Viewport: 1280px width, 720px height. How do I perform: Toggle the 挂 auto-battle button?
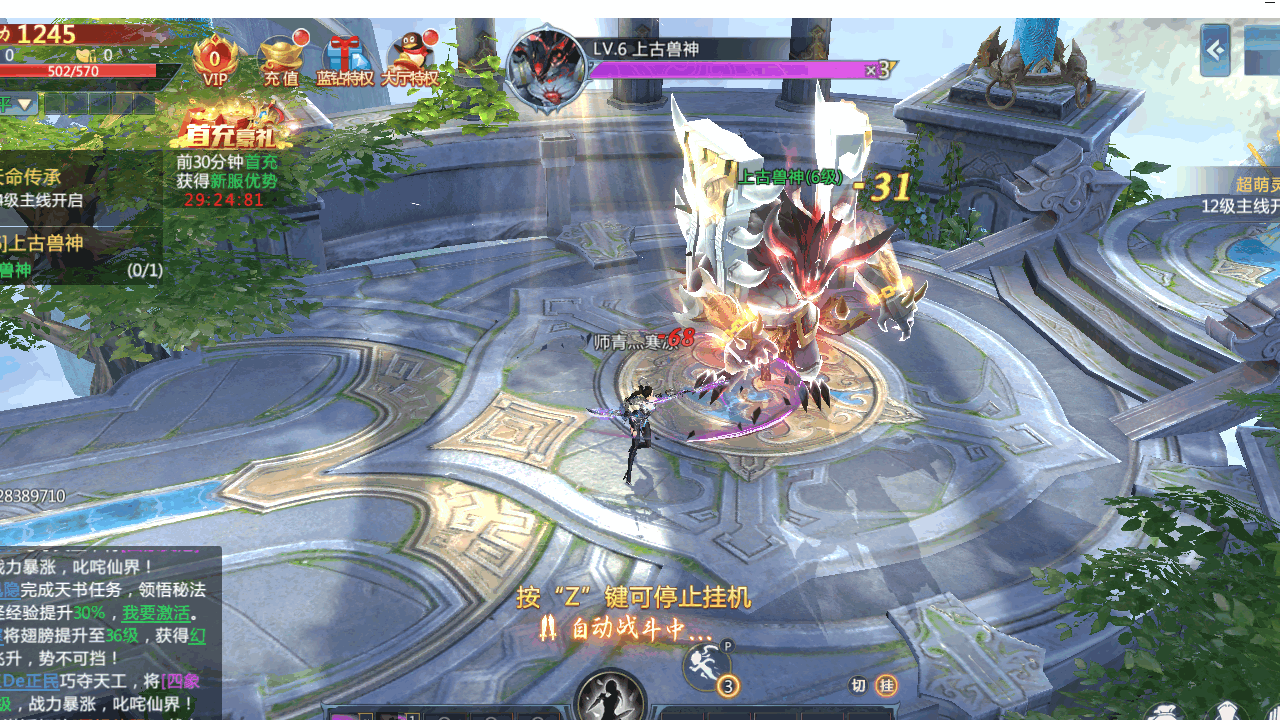[886, 685]
